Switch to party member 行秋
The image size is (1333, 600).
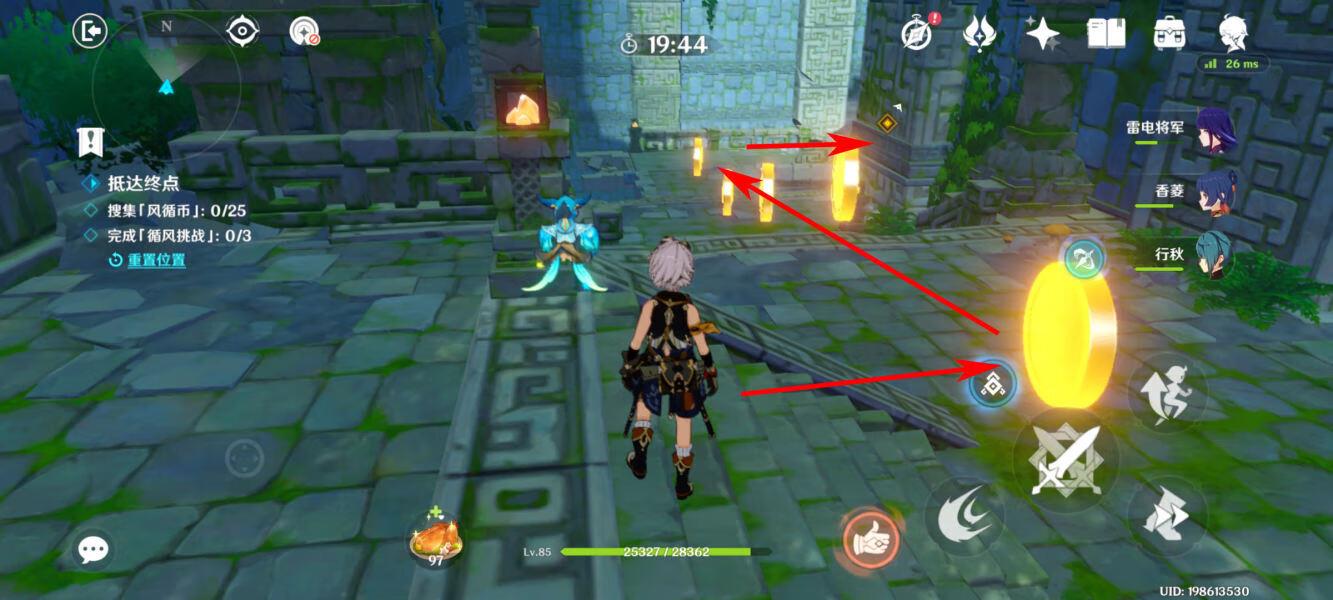click(1214, 255)
